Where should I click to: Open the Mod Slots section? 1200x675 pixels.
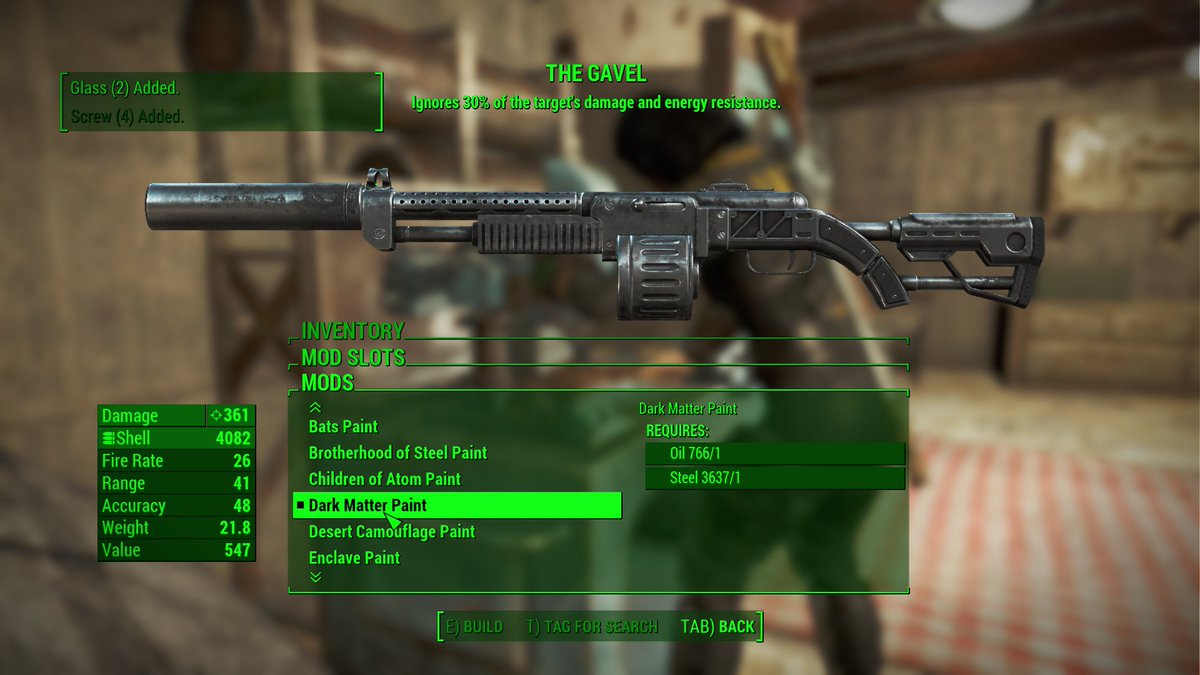pos(353,357)
